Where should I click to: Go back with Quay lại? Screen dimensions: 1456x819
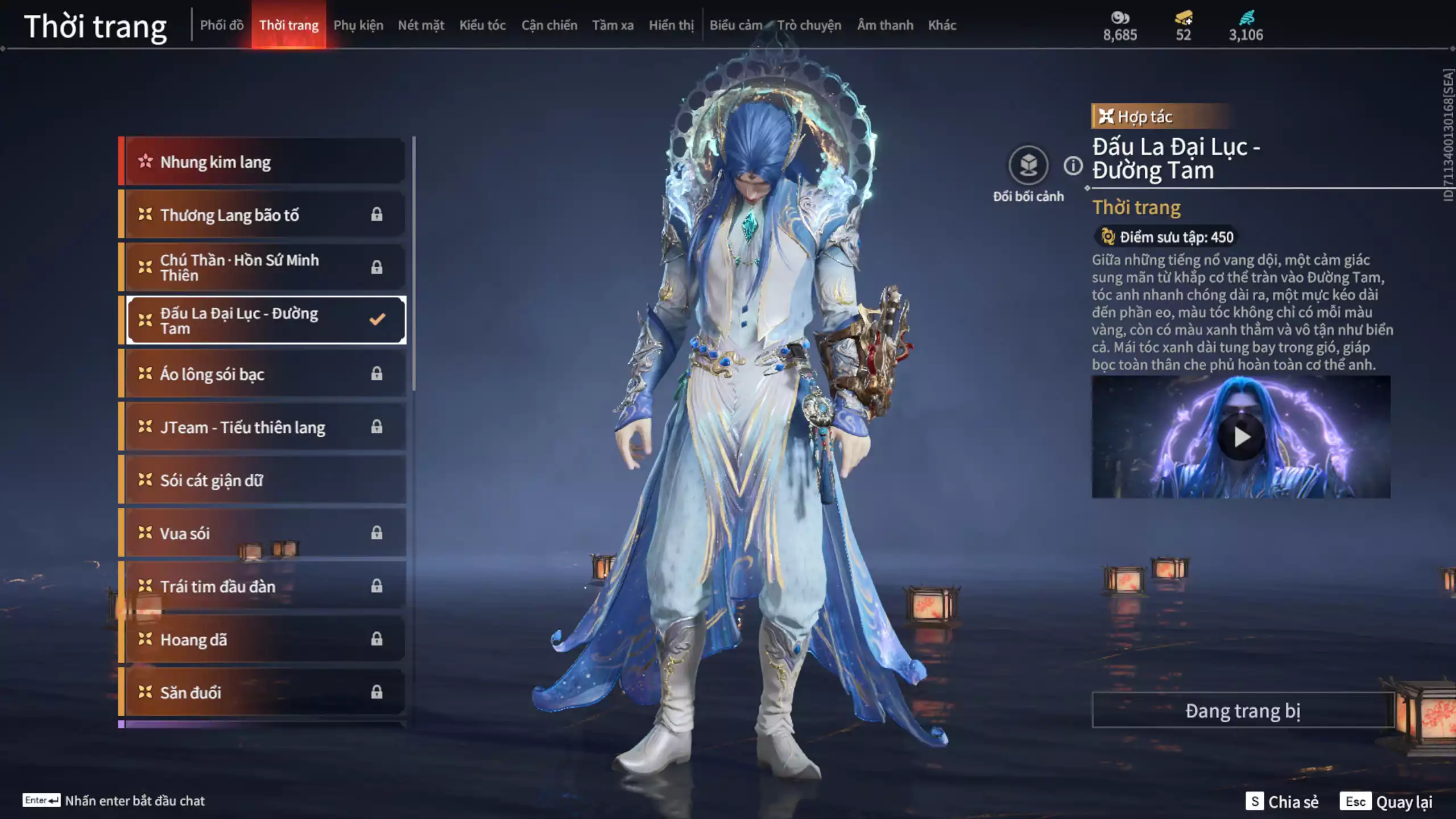point(1387,801)
